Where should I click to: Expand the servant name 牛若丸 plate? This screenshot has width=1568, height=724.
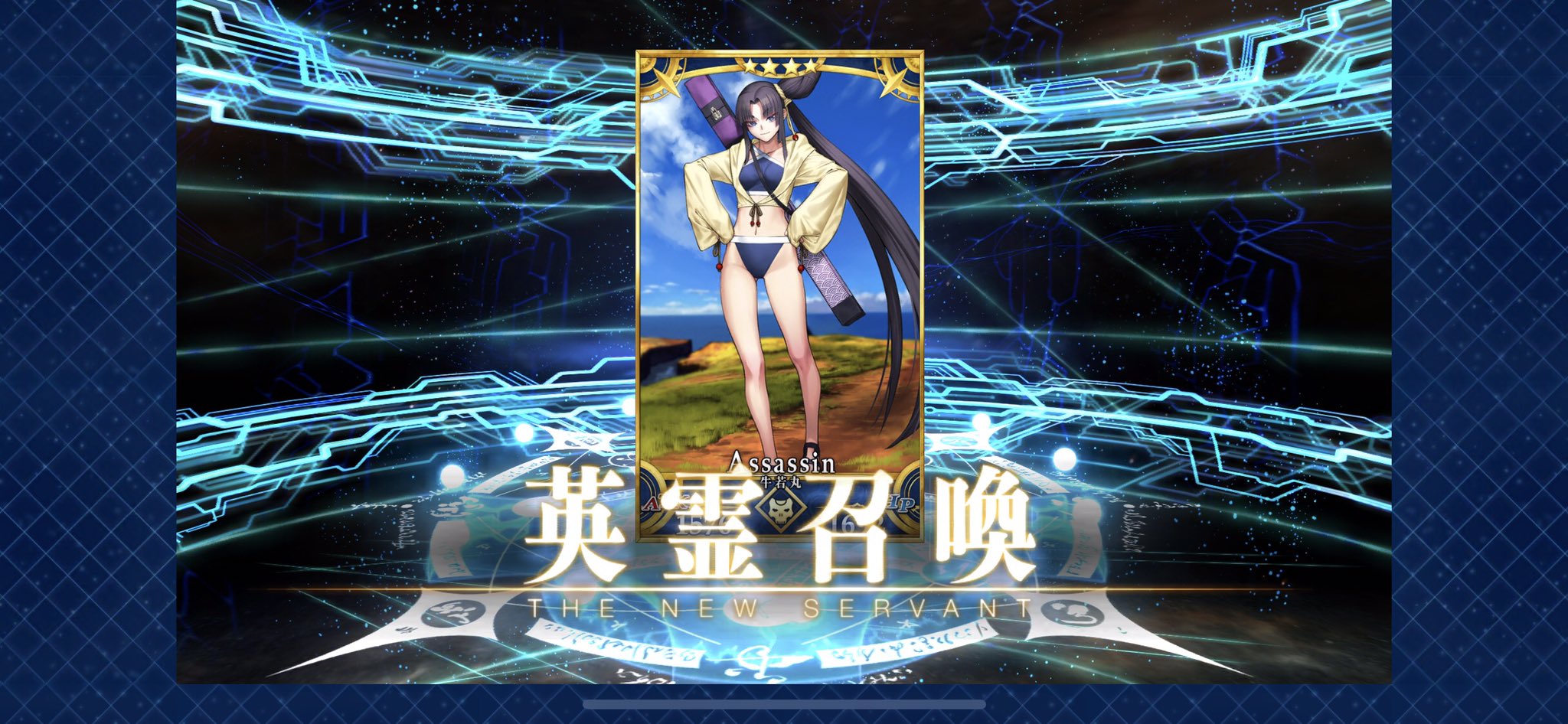(782, 482)
